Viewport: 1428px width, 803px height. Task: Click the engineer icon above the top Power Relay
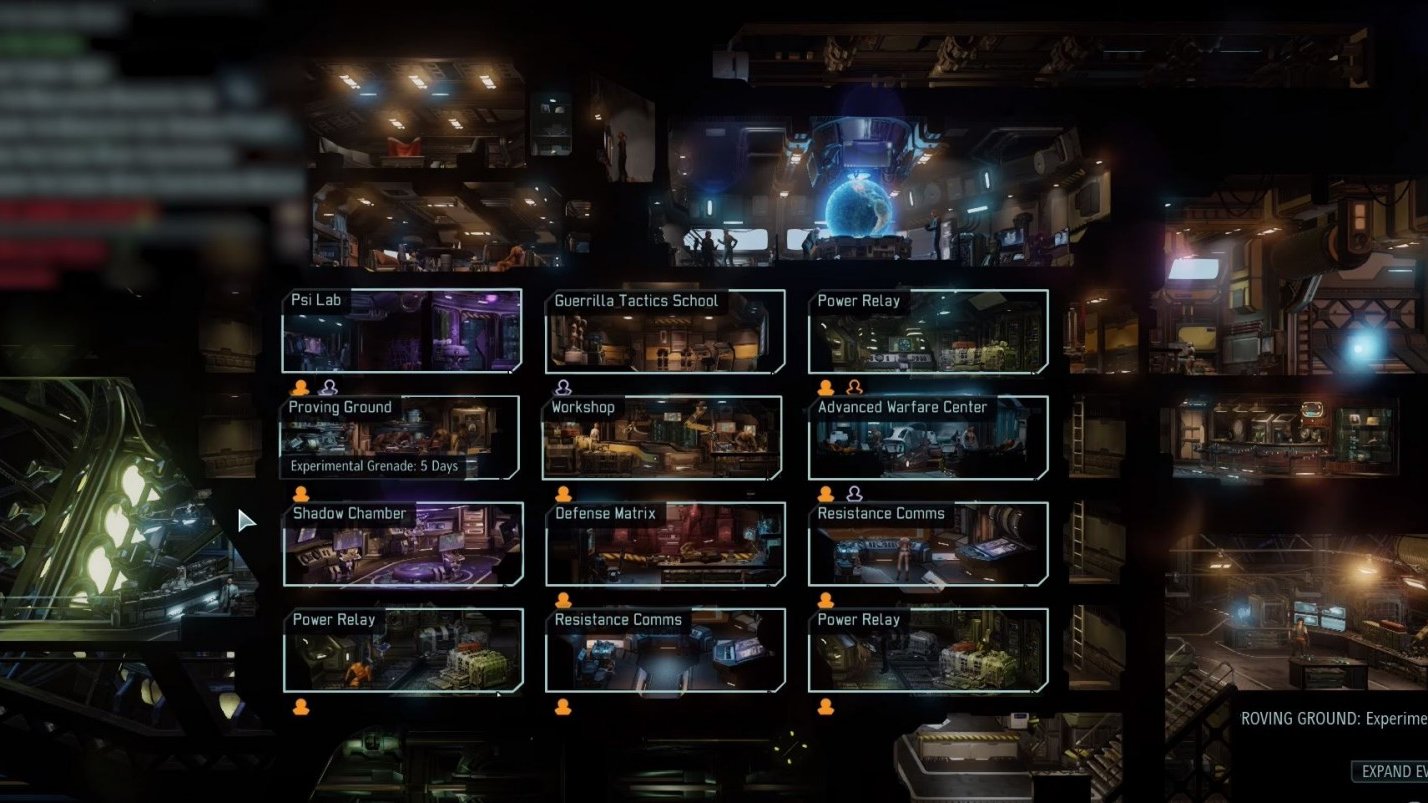tap(825, 389)
